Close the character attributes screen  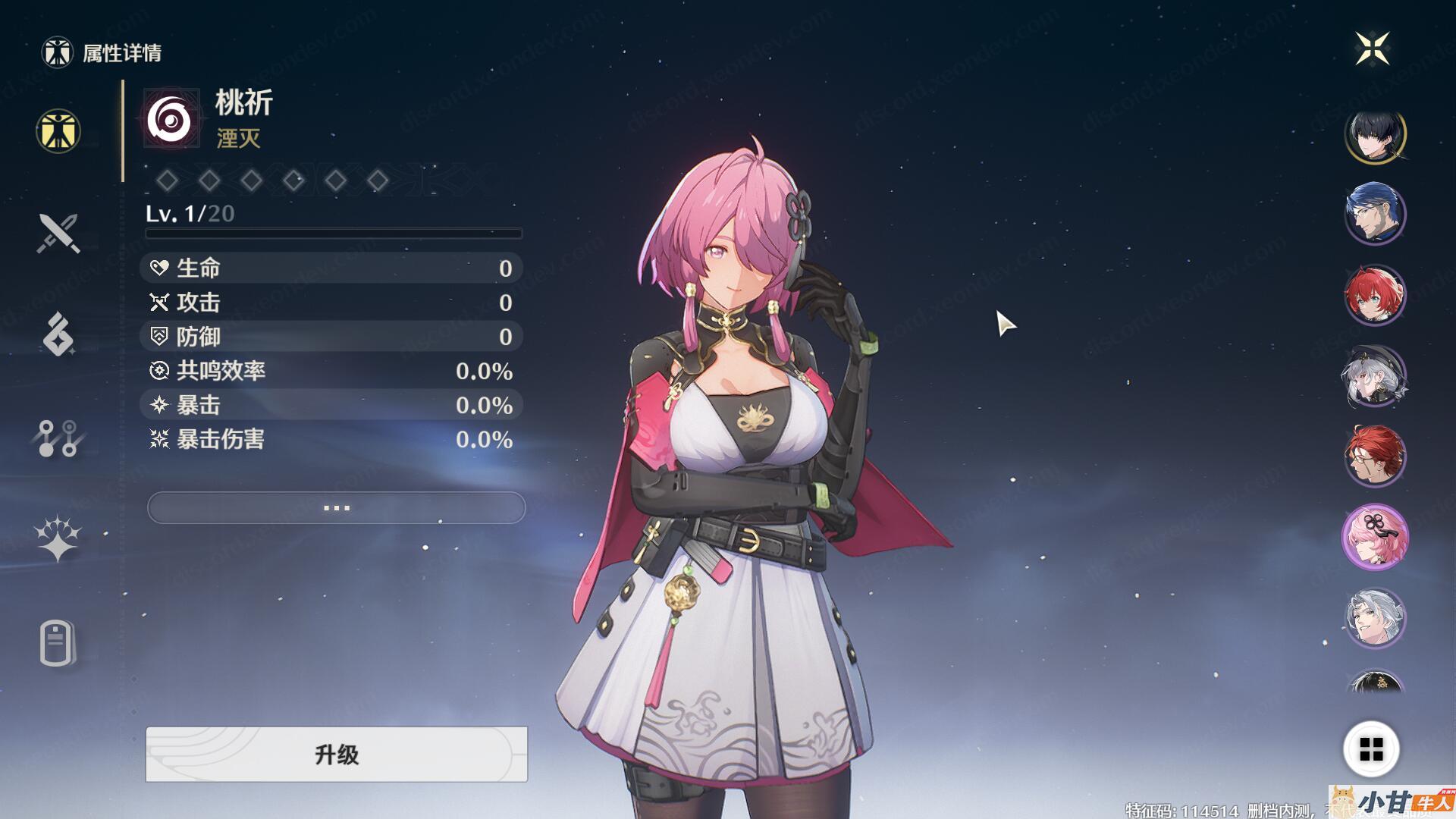point(1372,49)
